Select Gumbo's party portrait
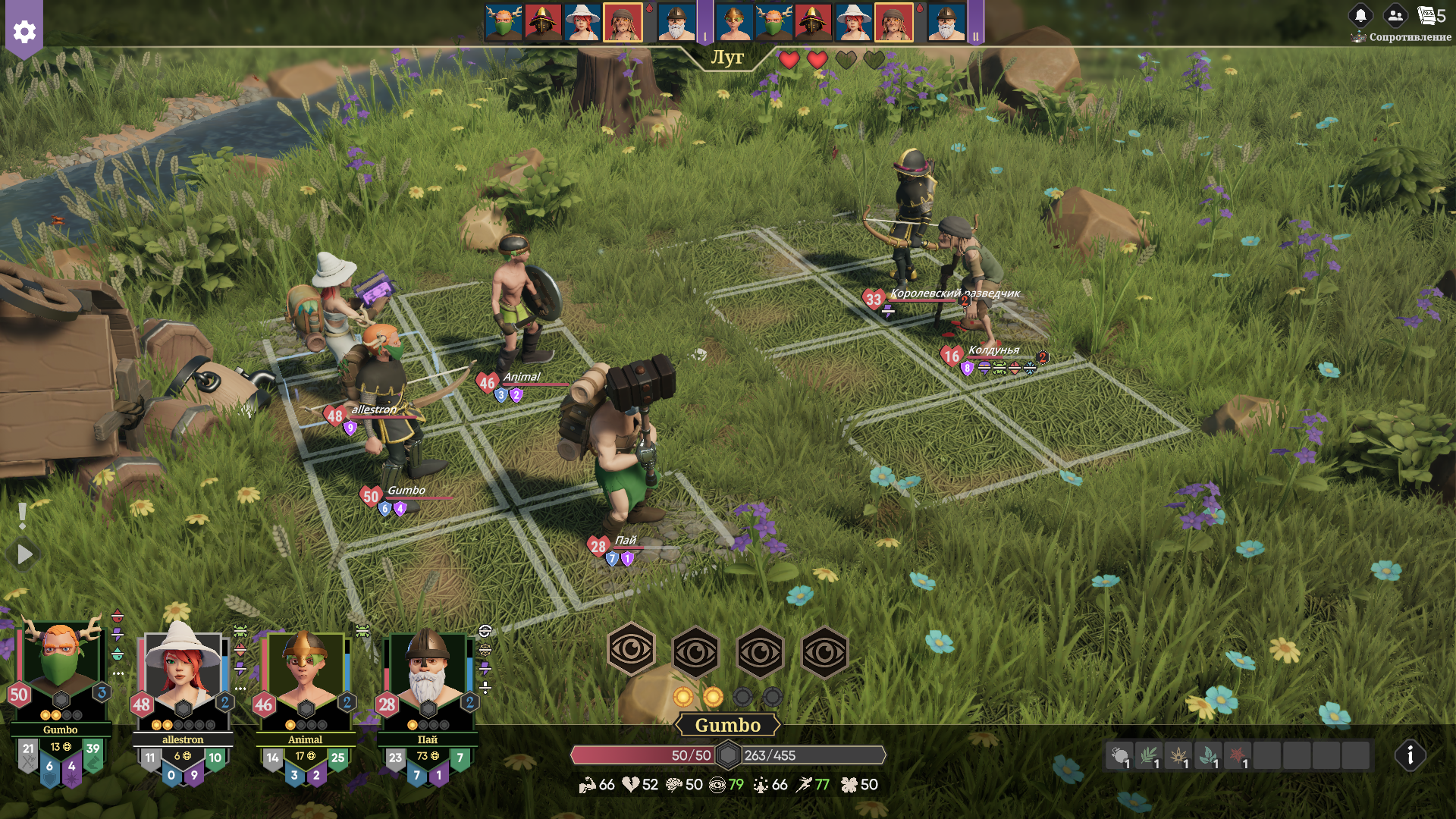 pyautogui.click(x=60, y=667)
